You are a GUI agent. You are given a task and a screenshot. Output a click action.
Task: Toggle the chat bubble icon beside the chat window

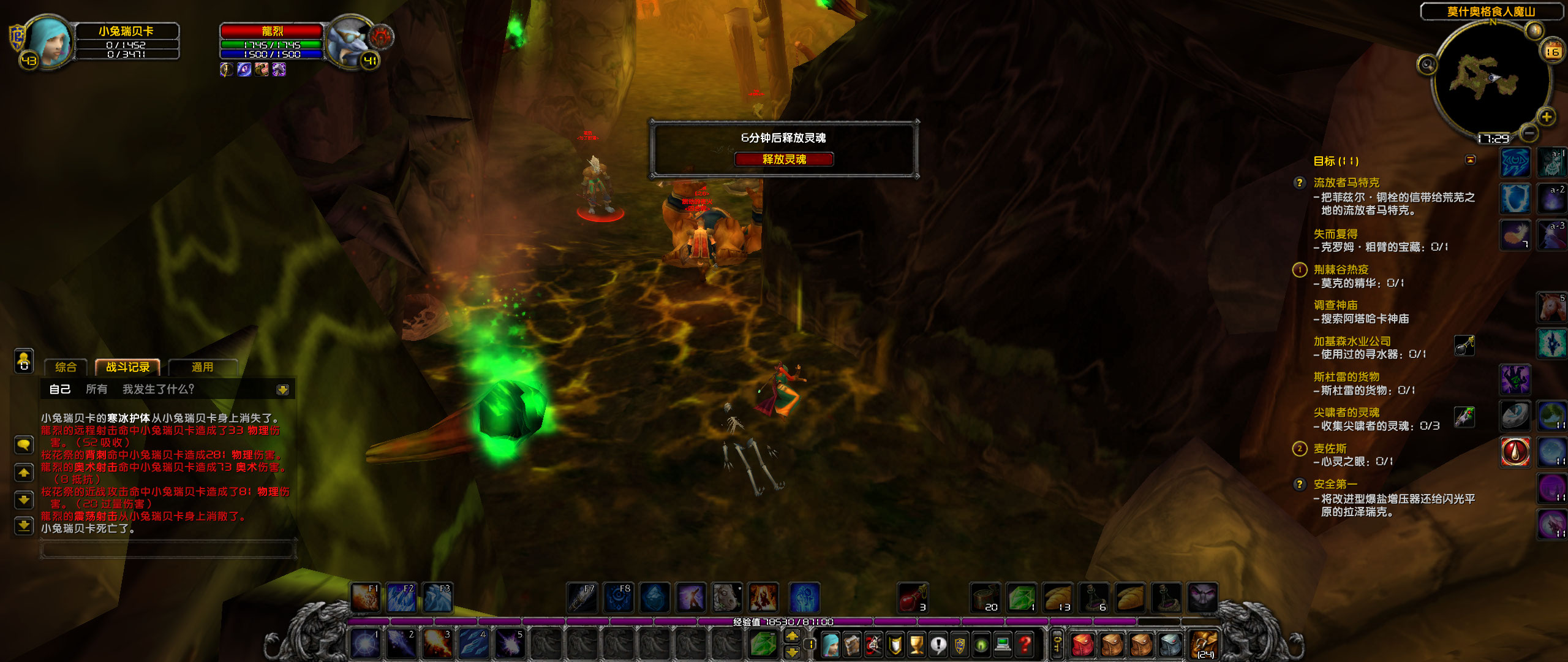tap(23, 445)
